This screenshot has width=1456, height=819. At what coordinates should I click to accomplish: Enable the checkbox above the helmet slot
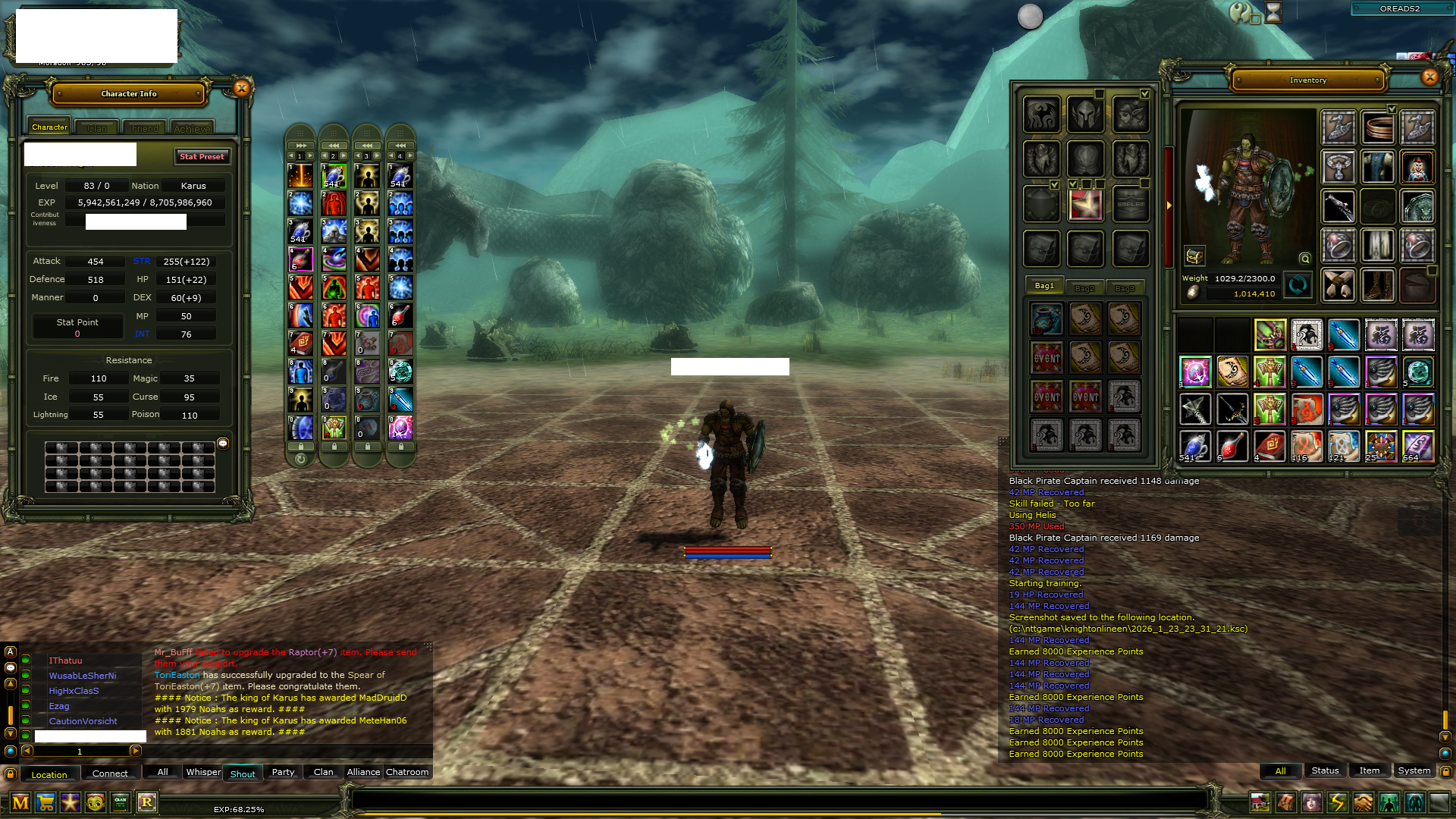click(x=1100, y=95)
